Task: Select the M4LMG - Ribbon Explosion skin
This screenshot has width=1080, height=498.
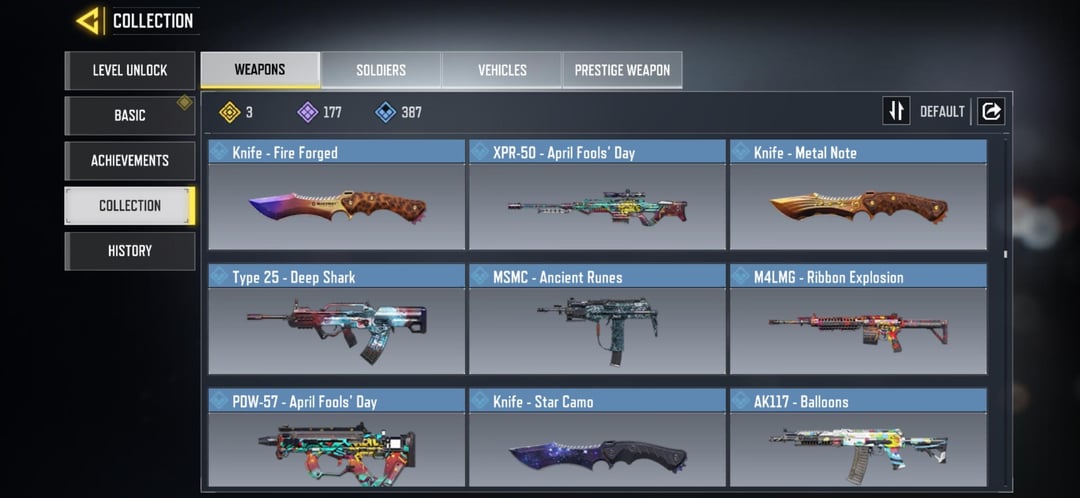Action: click(858, 320)
